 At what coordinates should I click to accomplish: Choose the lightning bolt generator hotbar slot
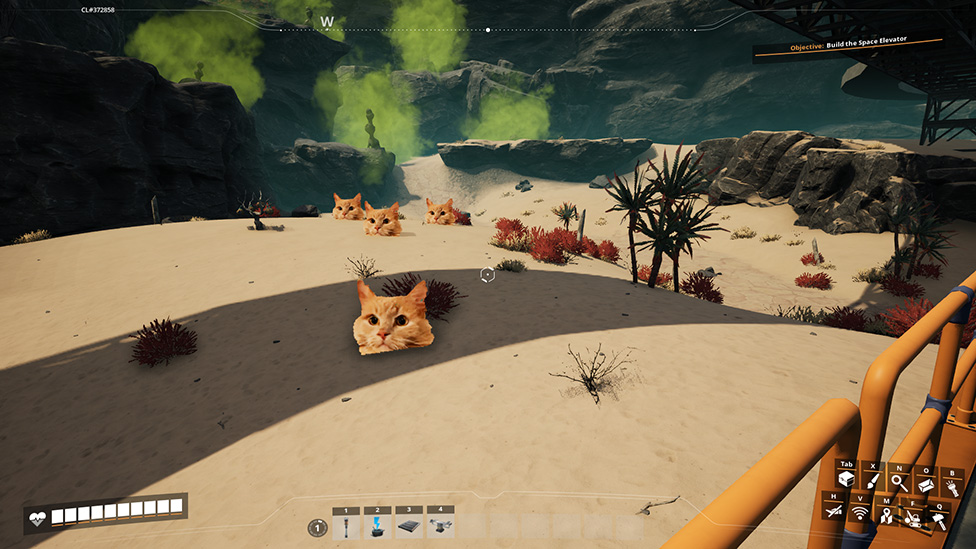pyautogui.click(x=377, y=526)
